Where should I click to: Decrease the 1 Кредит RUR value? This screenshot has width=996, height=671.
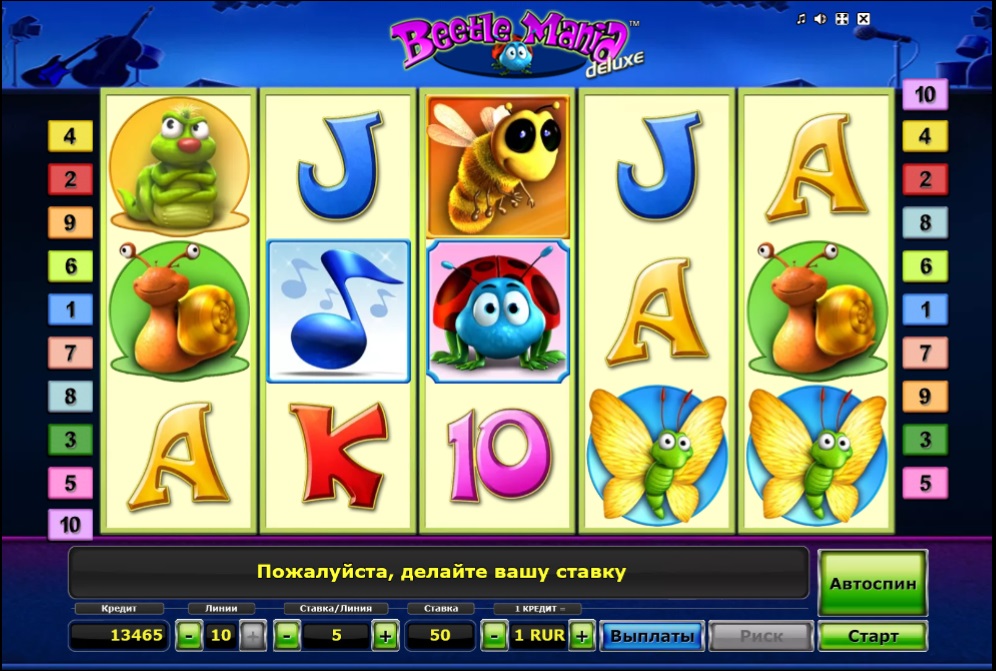493,635
